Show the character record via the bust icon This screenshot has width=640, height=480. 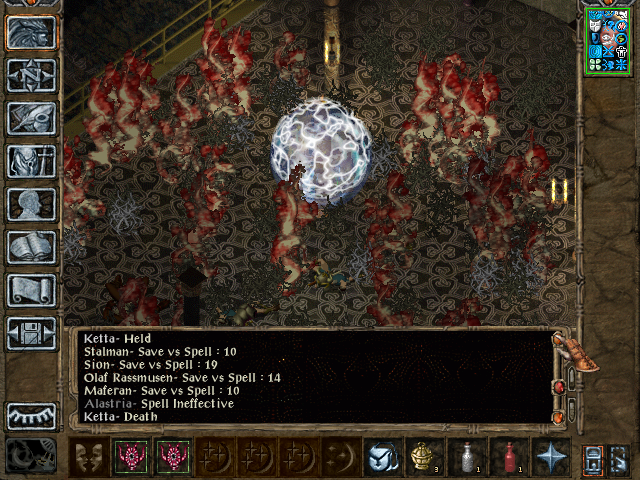[x=31, y=204]
